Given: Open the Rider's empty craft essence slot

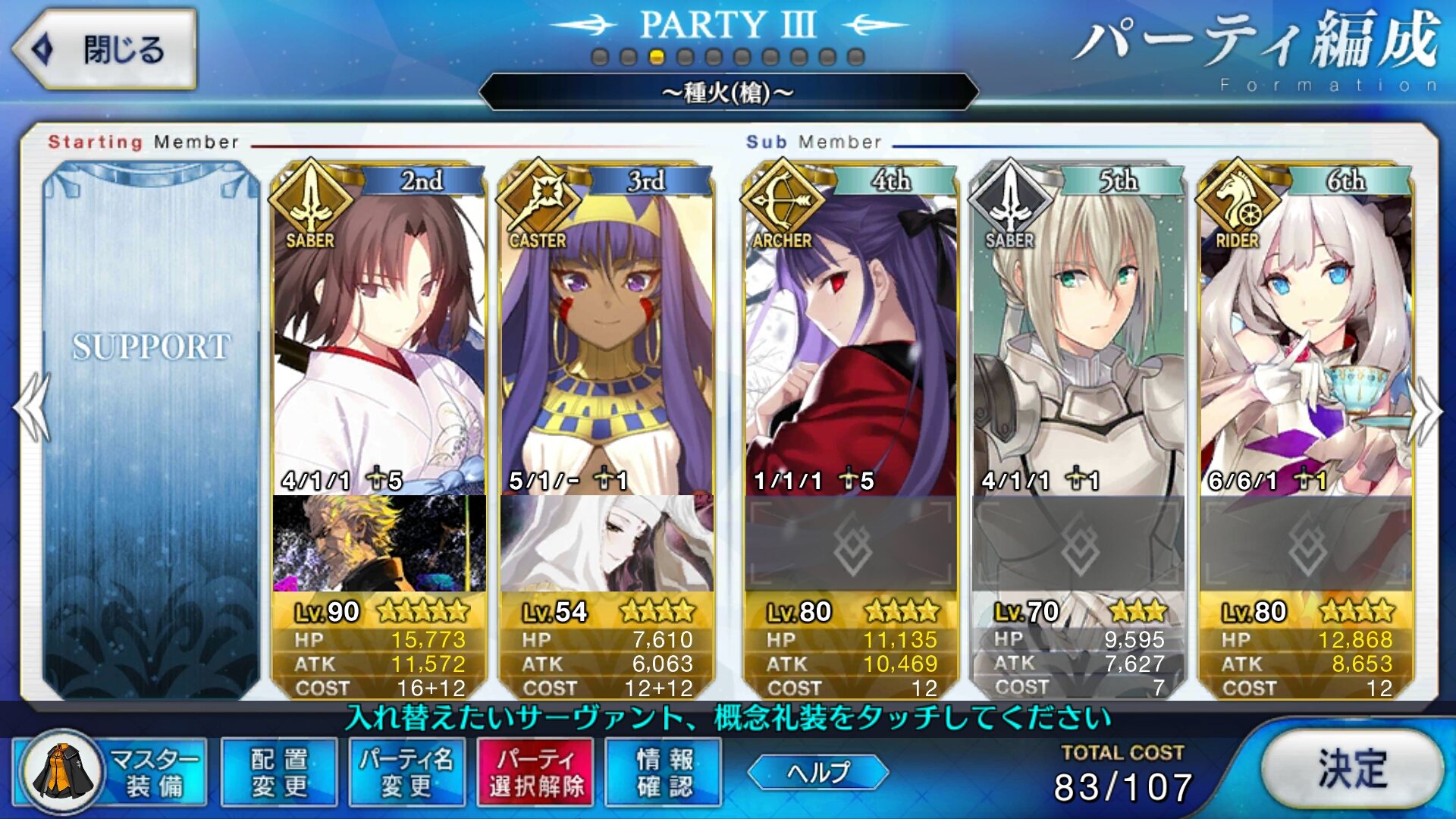Looking at the screenshot, I should (1305, 544).
